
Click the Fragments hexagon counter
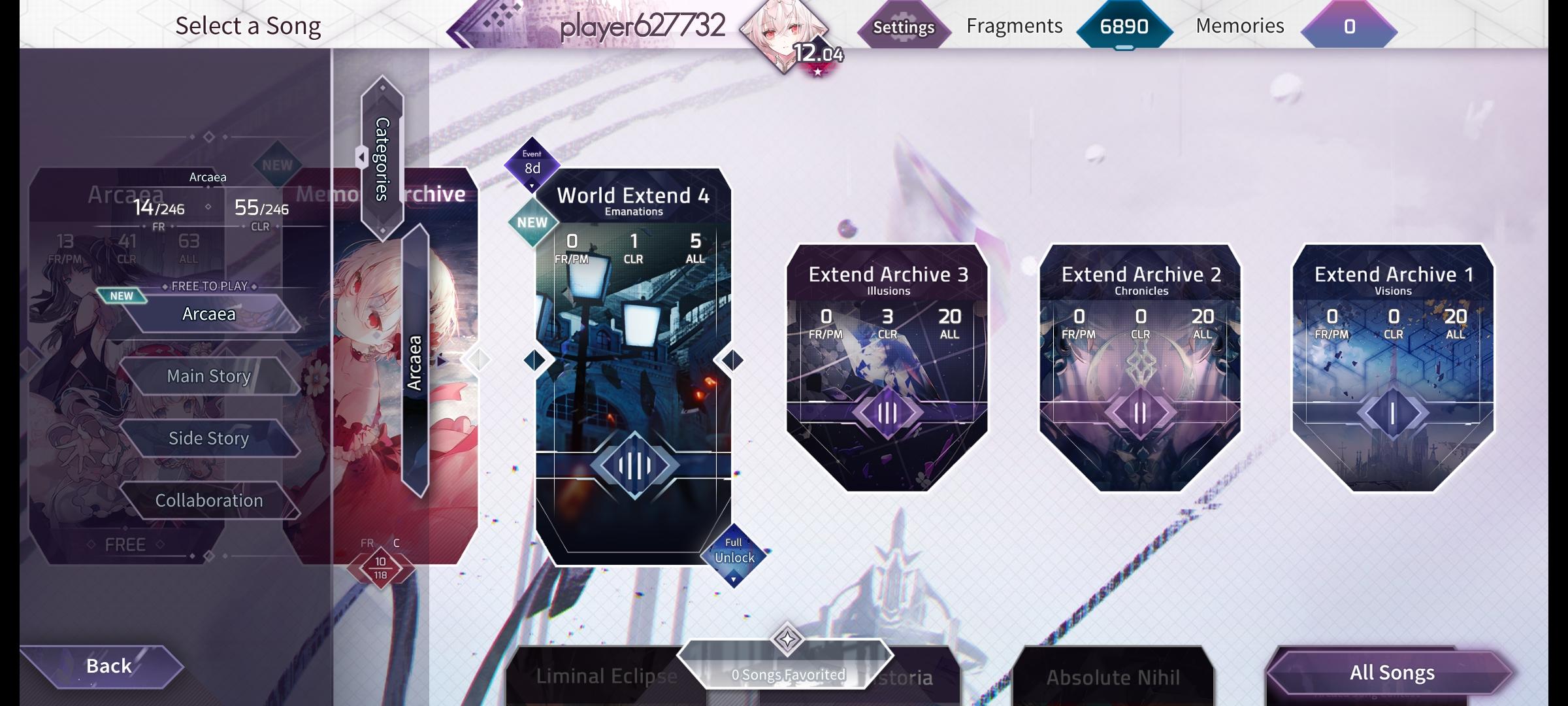click(1125, 27)
